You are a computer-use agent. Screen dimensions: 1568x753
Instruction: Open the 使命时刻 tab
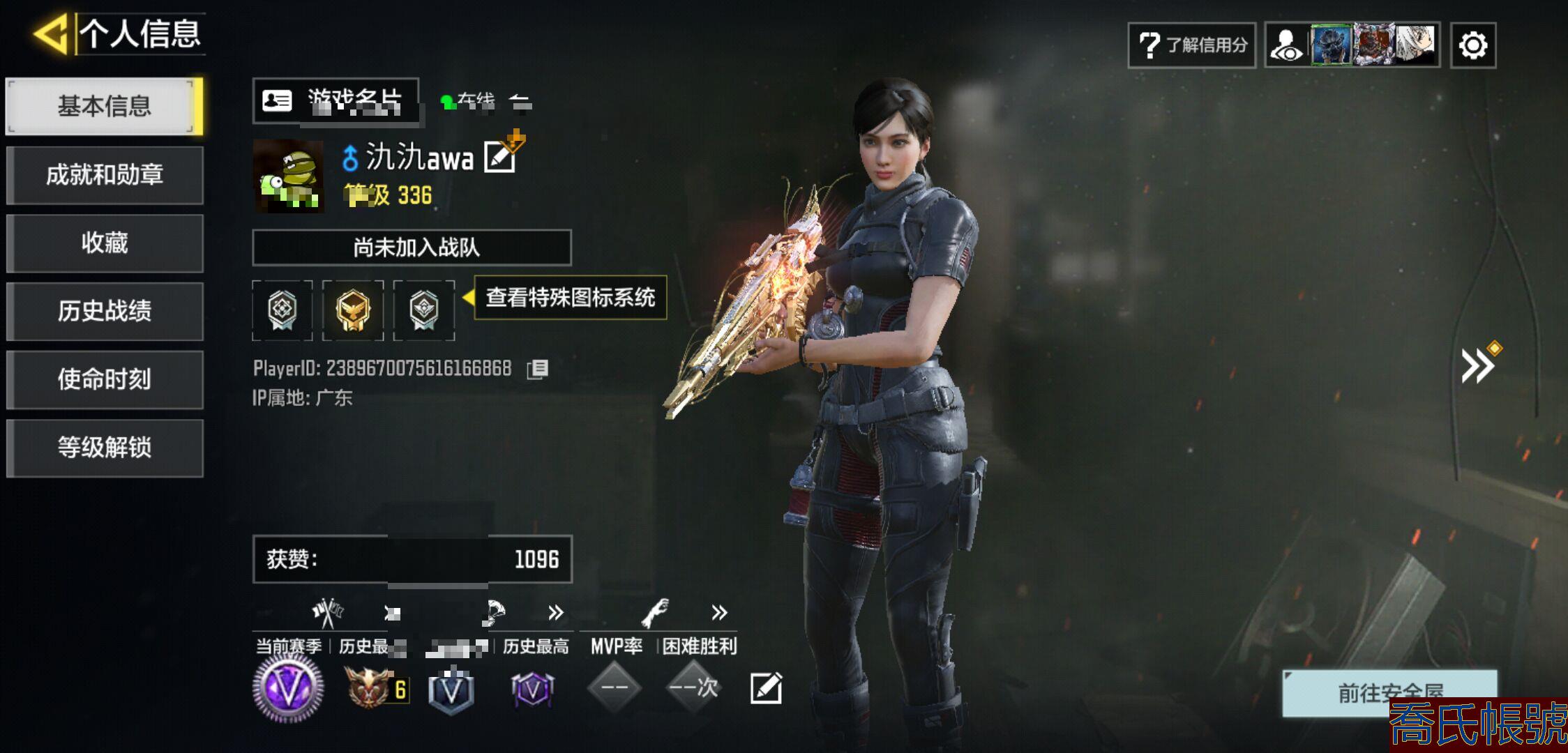click(x=104, y=379)
